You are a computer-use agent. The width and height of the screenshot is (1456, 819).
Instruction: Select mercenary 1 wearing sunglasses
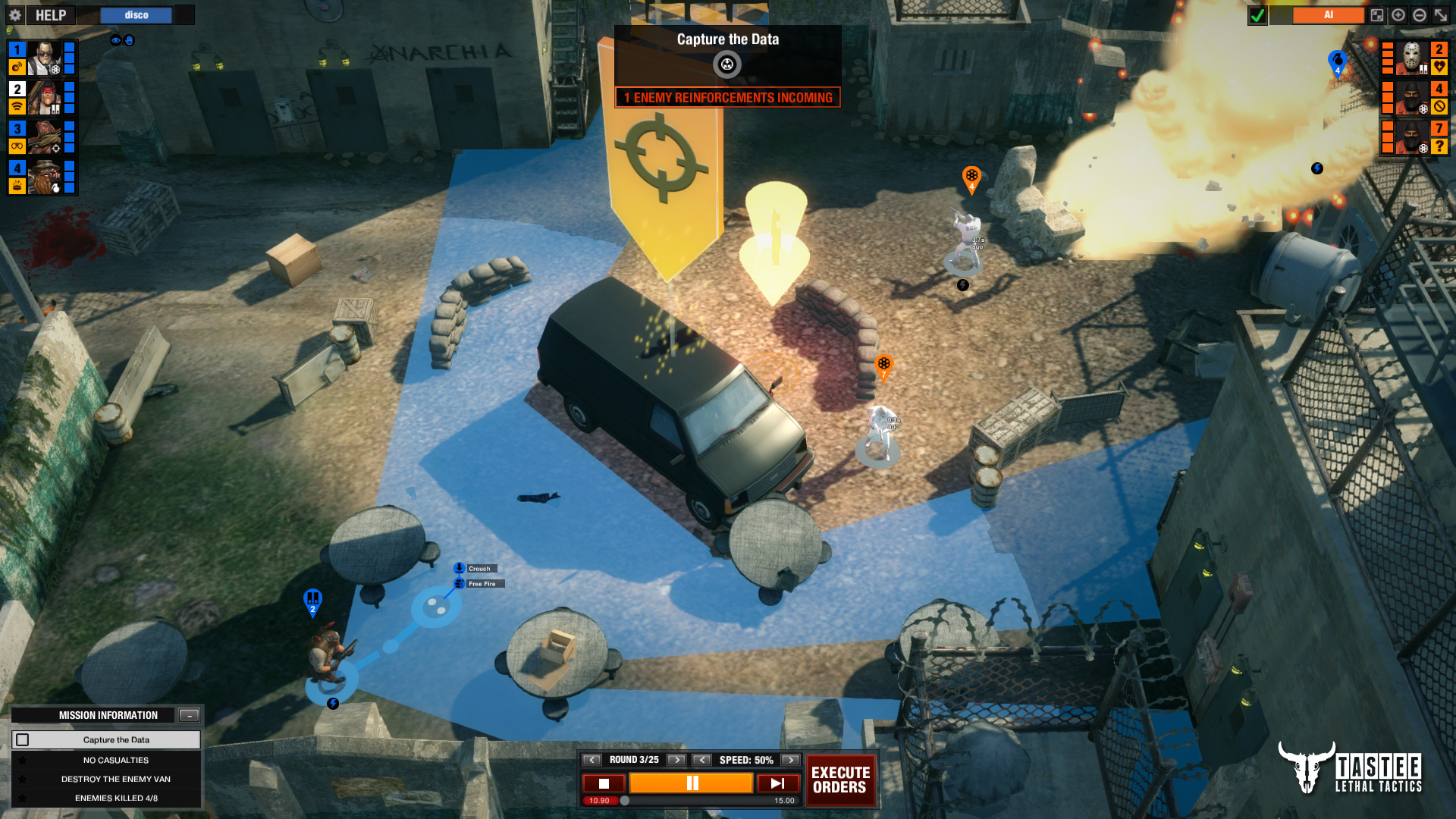pyautogui.click(x=43, y=58)
